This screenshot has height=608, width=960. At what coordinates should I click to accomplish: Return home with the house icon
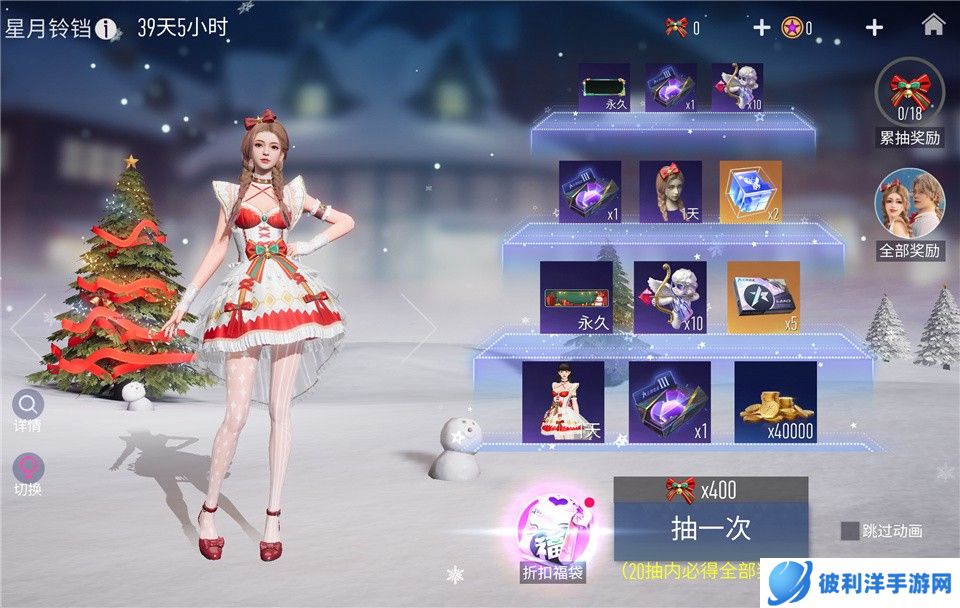[x=933, y=27]
